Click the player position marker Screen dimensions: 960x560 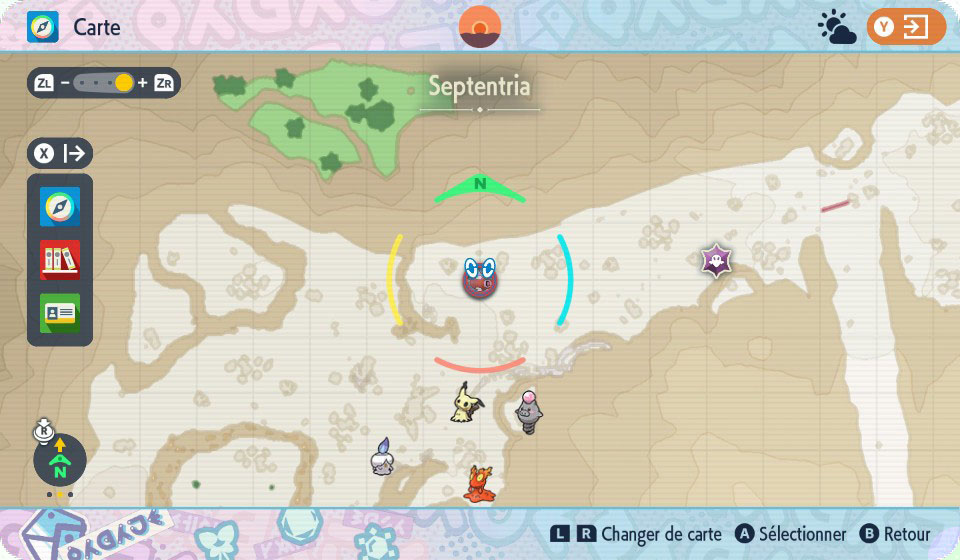480,277
